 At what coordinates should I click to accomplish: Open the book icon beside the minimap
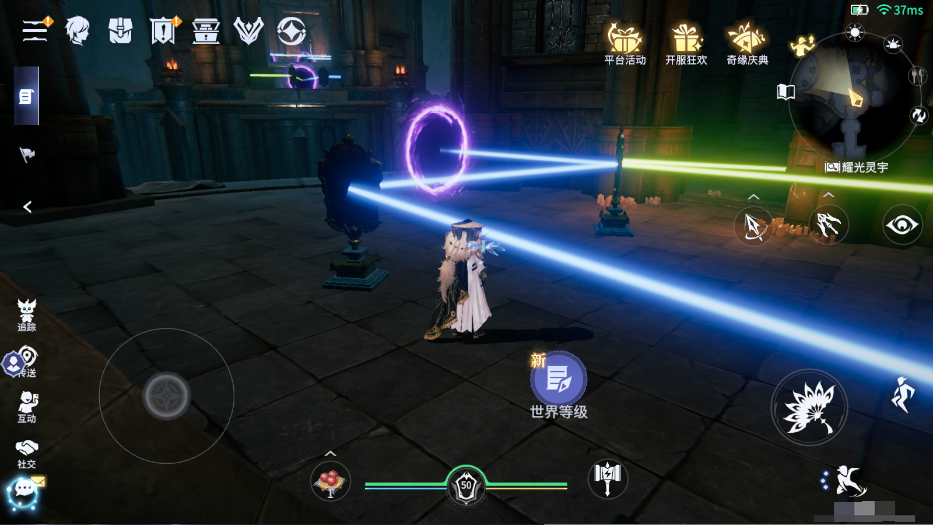[x=786, y=92]
